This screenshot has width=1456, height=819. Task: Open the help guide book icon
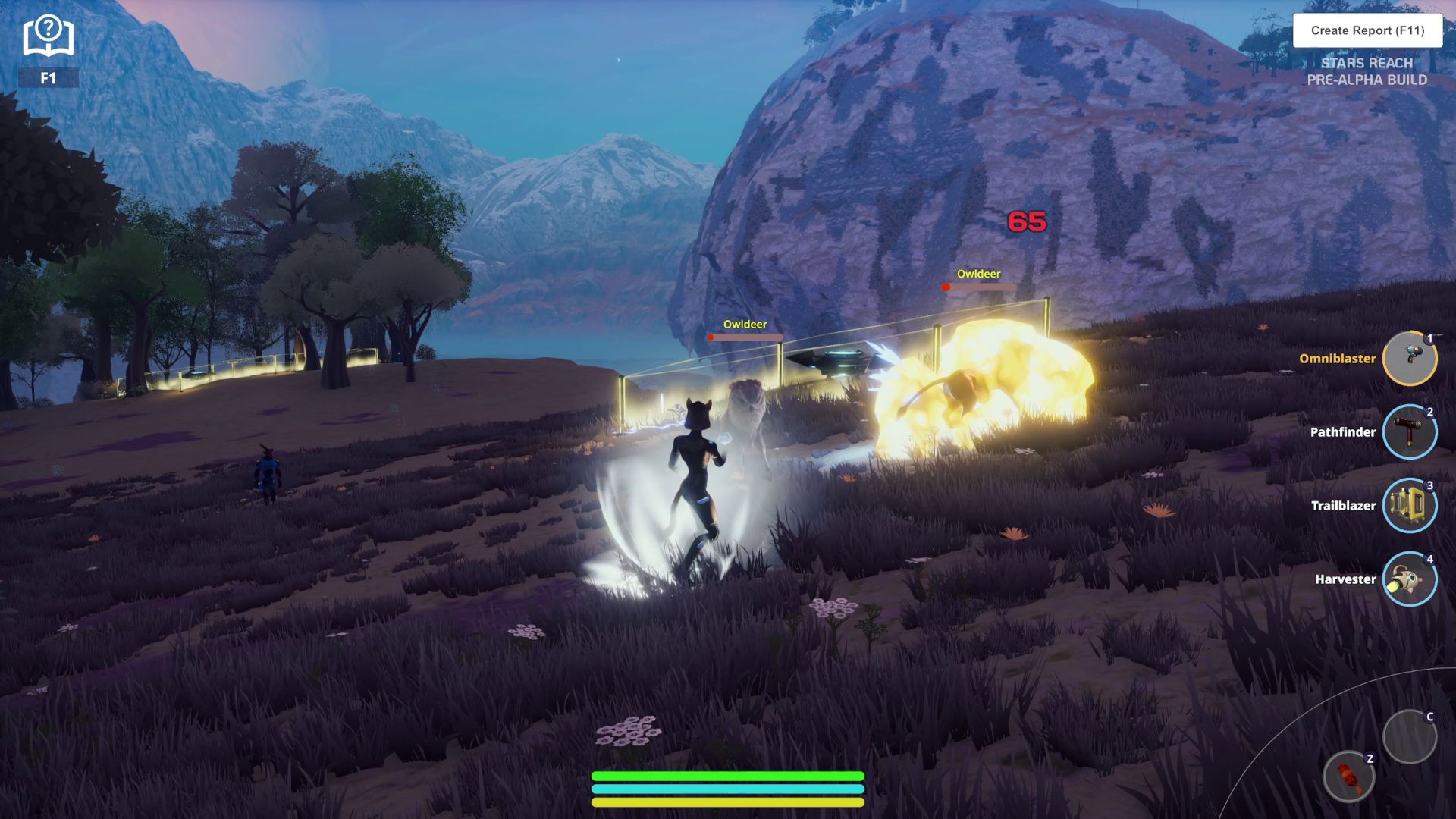48,36
